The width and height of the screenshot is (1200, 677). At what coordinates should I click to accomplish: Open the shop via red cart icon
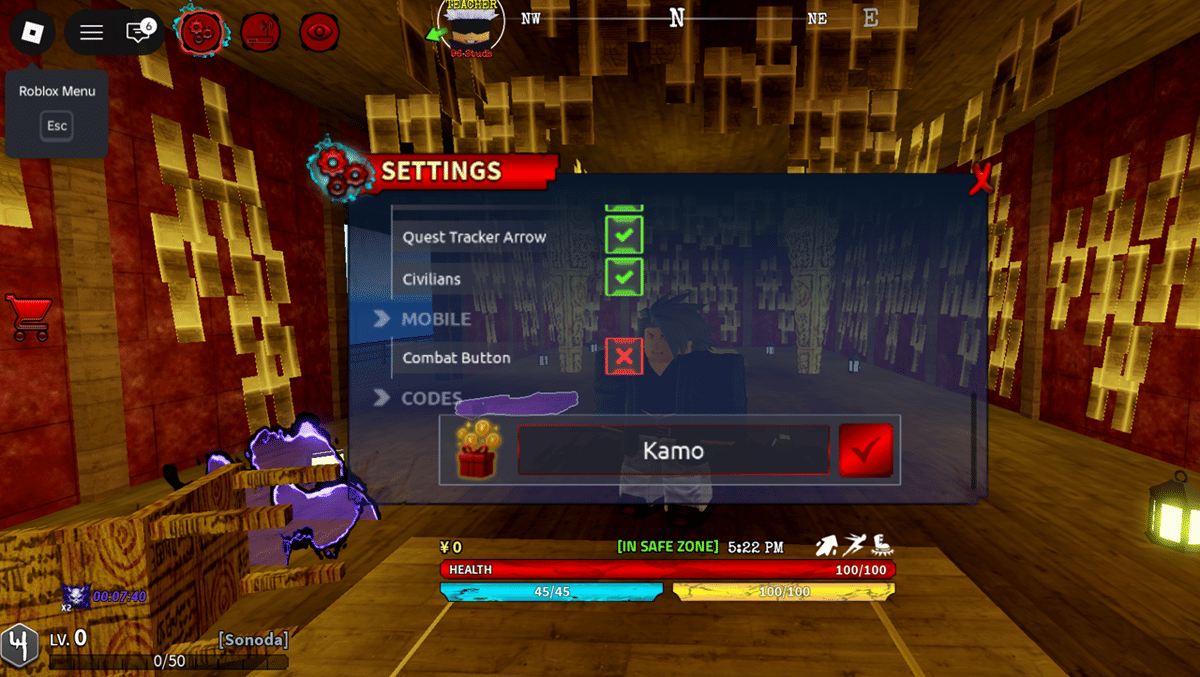(27, 316)
